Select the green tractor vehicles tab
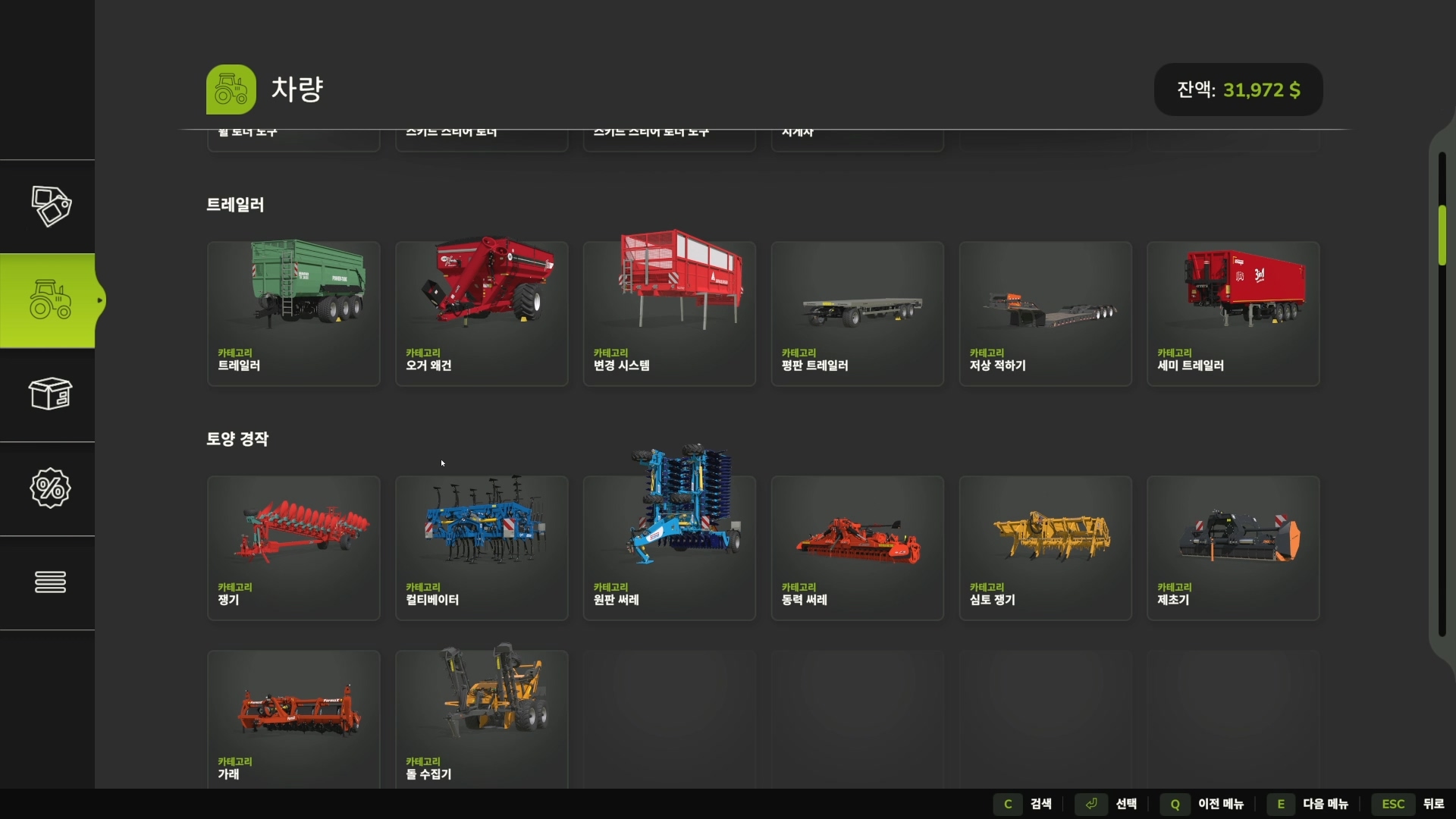Image resolution: width=1456 pixels, height=819 pixels. 50,300
